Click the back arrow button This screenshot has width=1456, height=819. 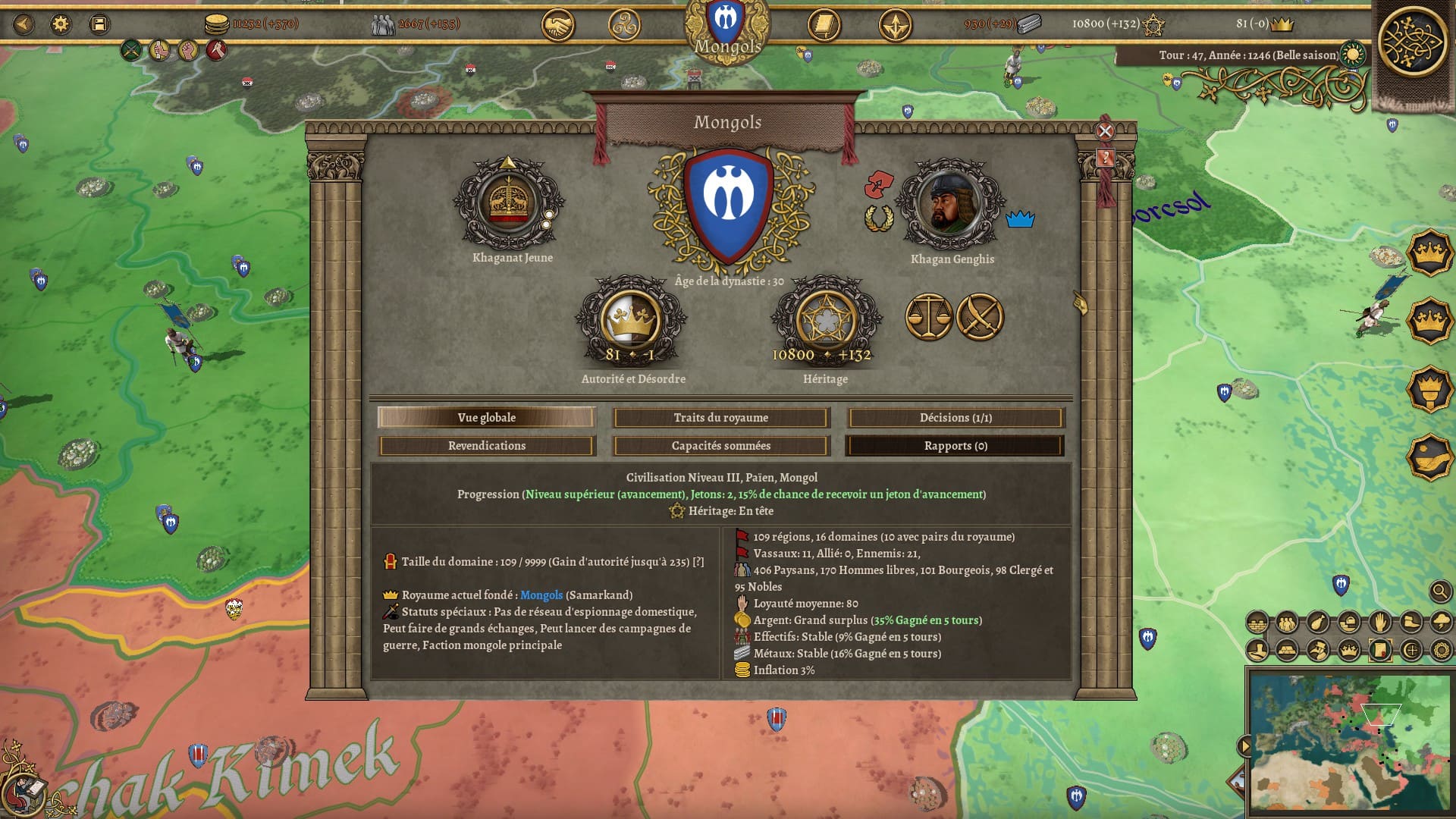point(24,24)
